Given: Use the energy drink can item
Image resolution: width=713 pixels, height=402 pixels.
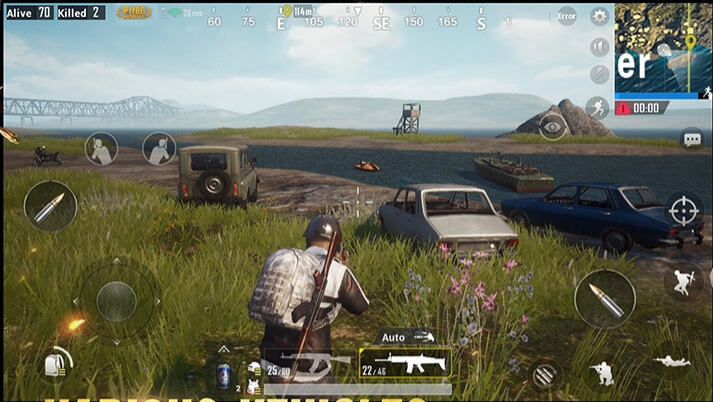Looking at the screenshot, I should [x=223, y=376].
